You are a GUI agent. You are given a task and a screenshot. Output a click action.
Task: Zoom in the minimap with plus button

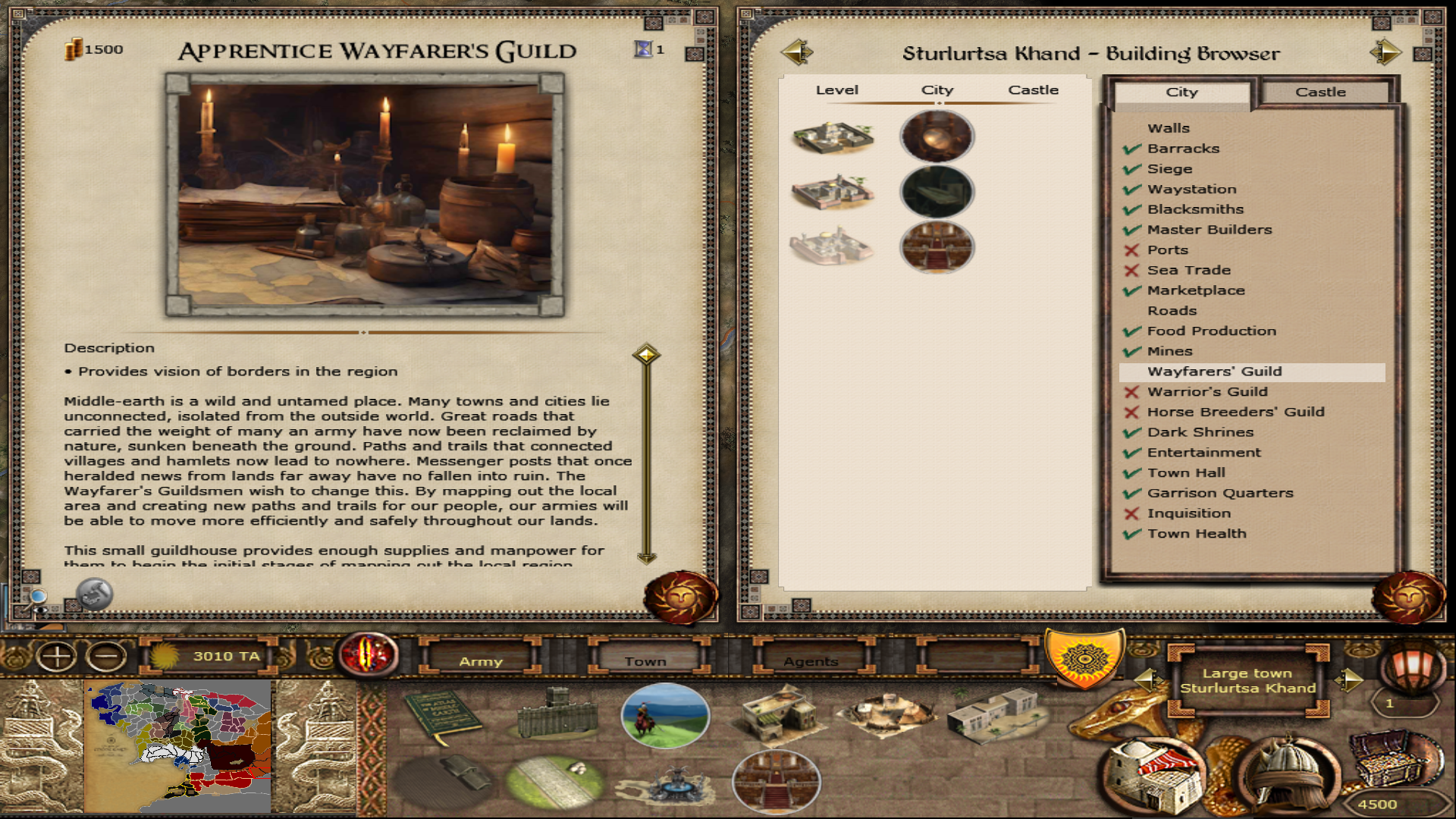57,656
